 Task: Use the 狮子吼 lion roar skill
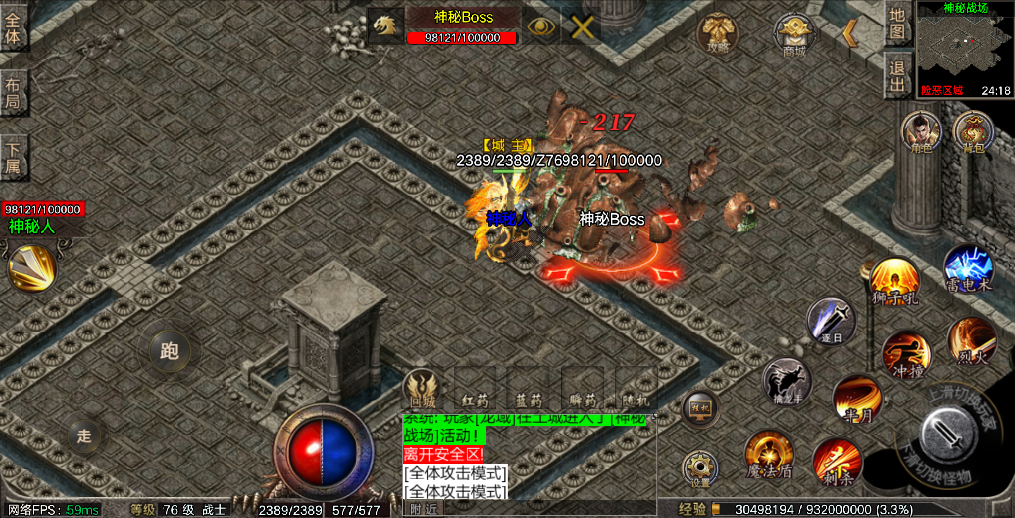coord(893,281)
